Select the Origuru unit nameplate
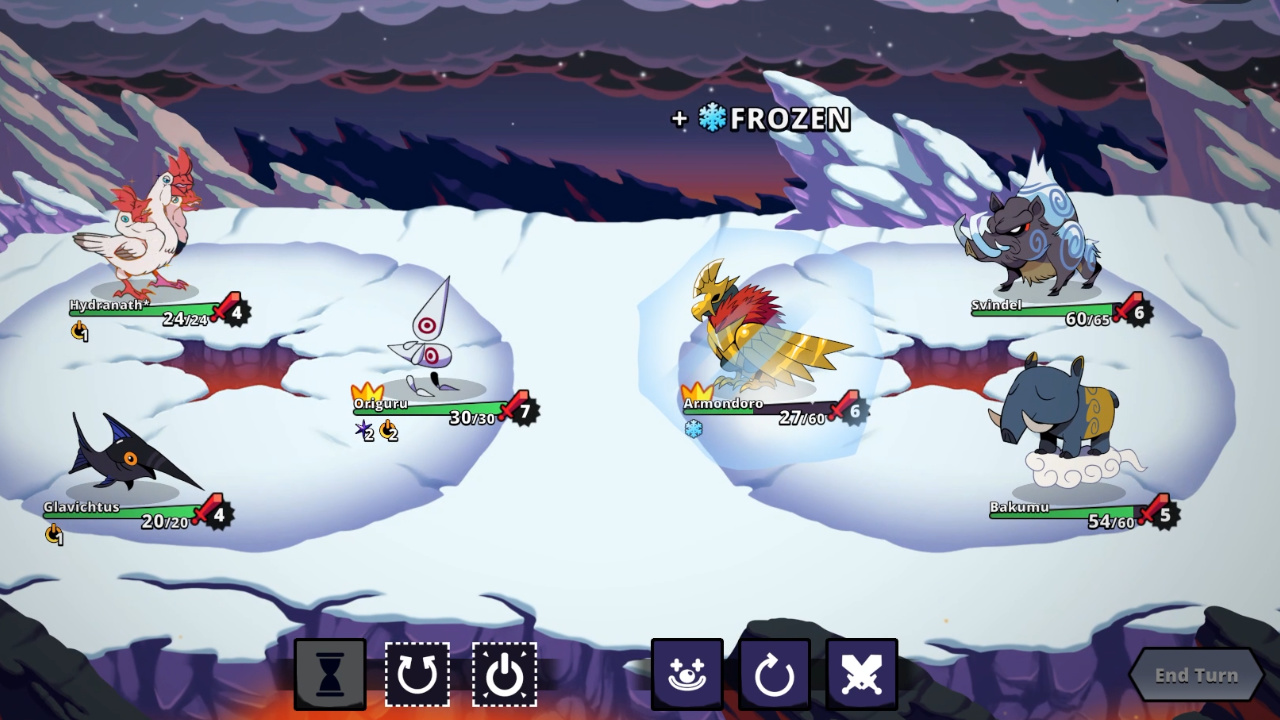 [381, 403]
